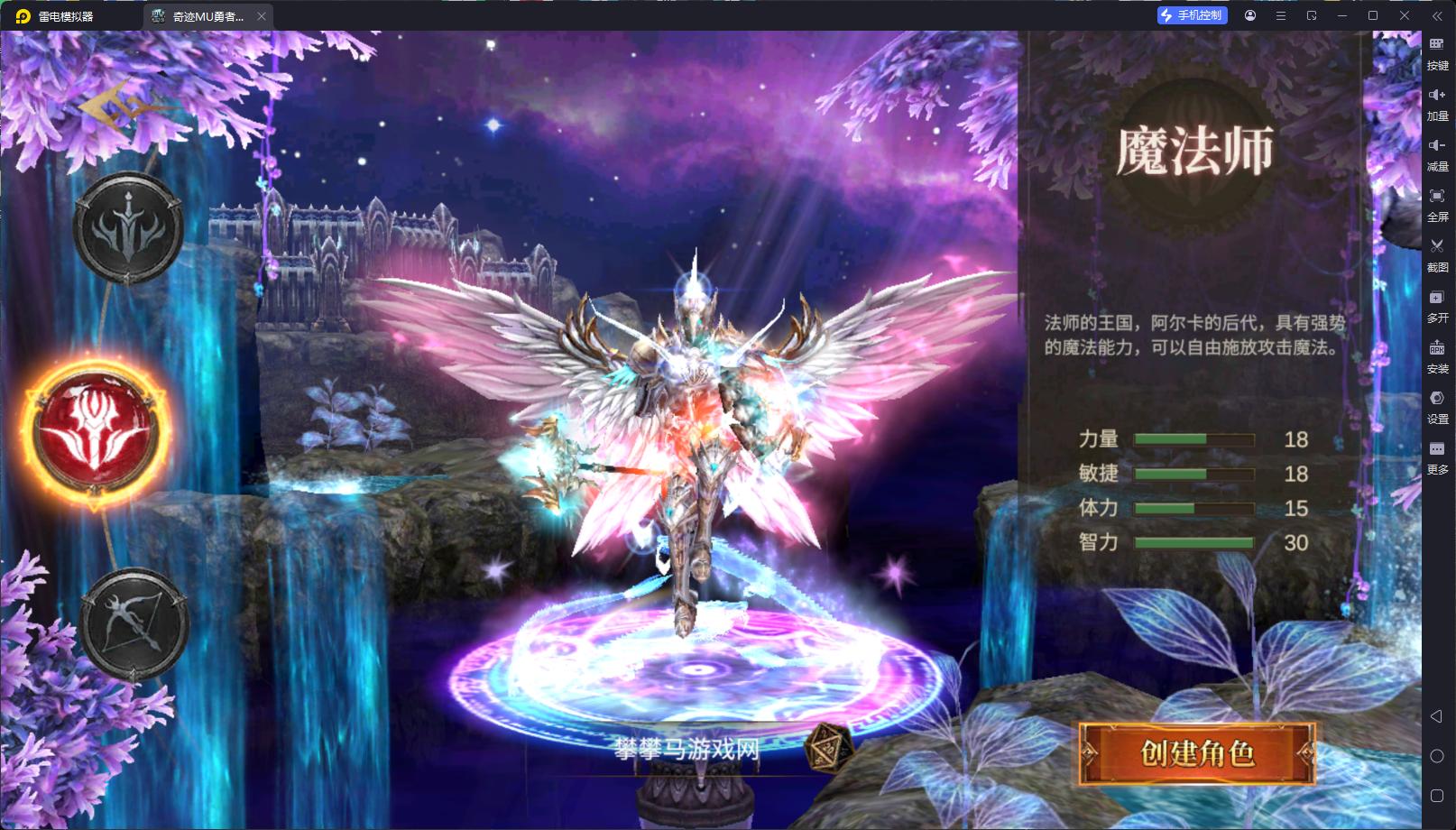Close the 奇迹MU game tab
1456x830 pixels.
pyautogui.click(x=262, y=16)
